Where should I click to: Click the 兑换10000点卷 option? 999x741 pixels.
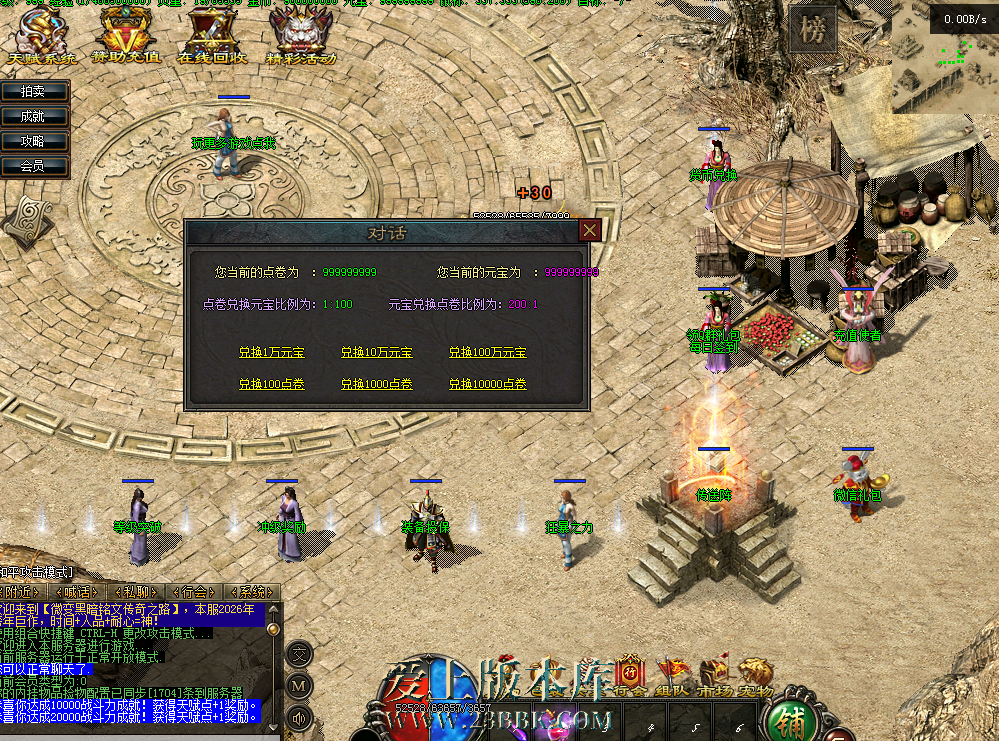tap(487, 384)
